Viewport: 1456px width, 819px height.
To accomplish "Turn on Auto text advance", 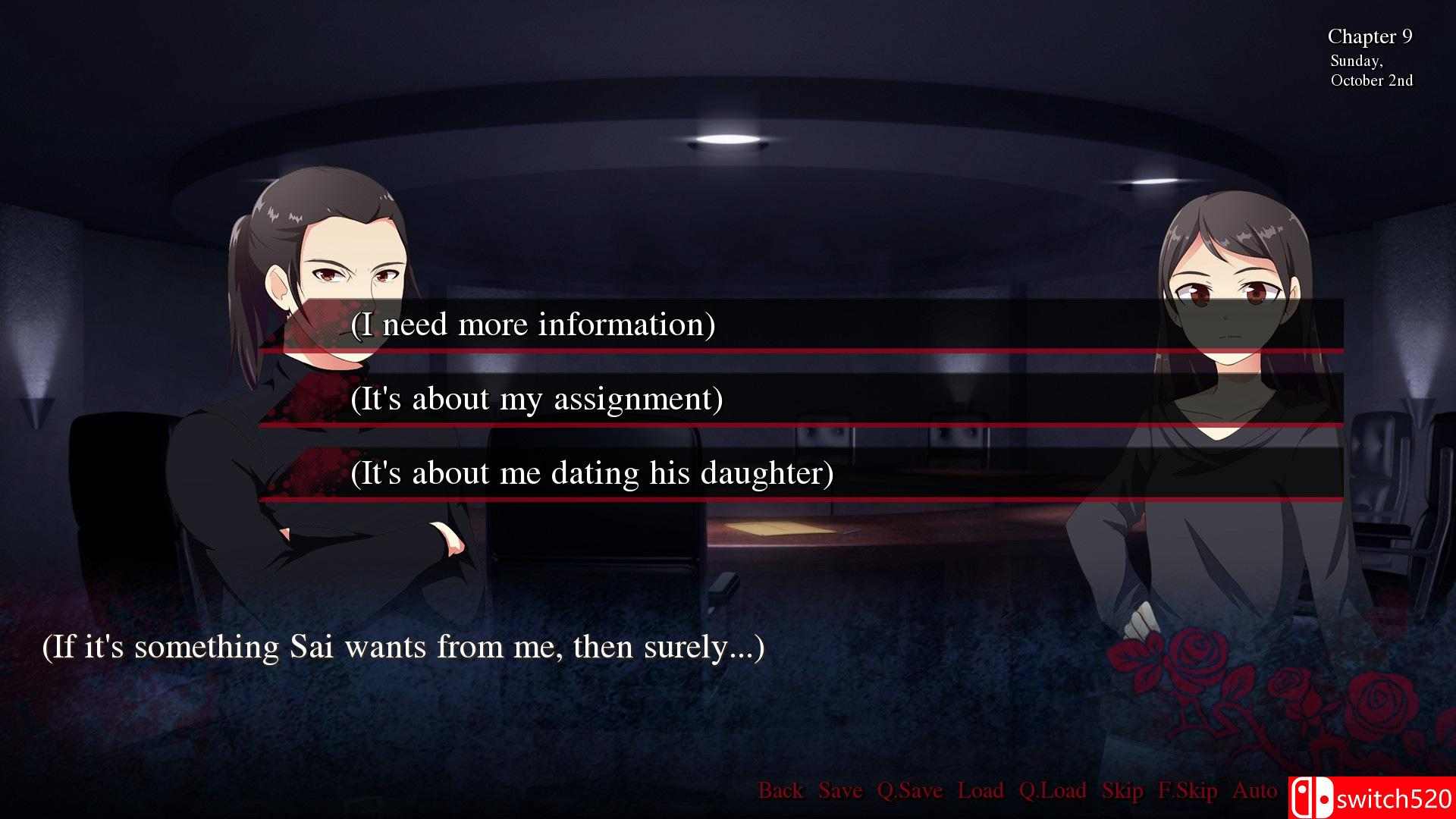I will point(1254,791).
